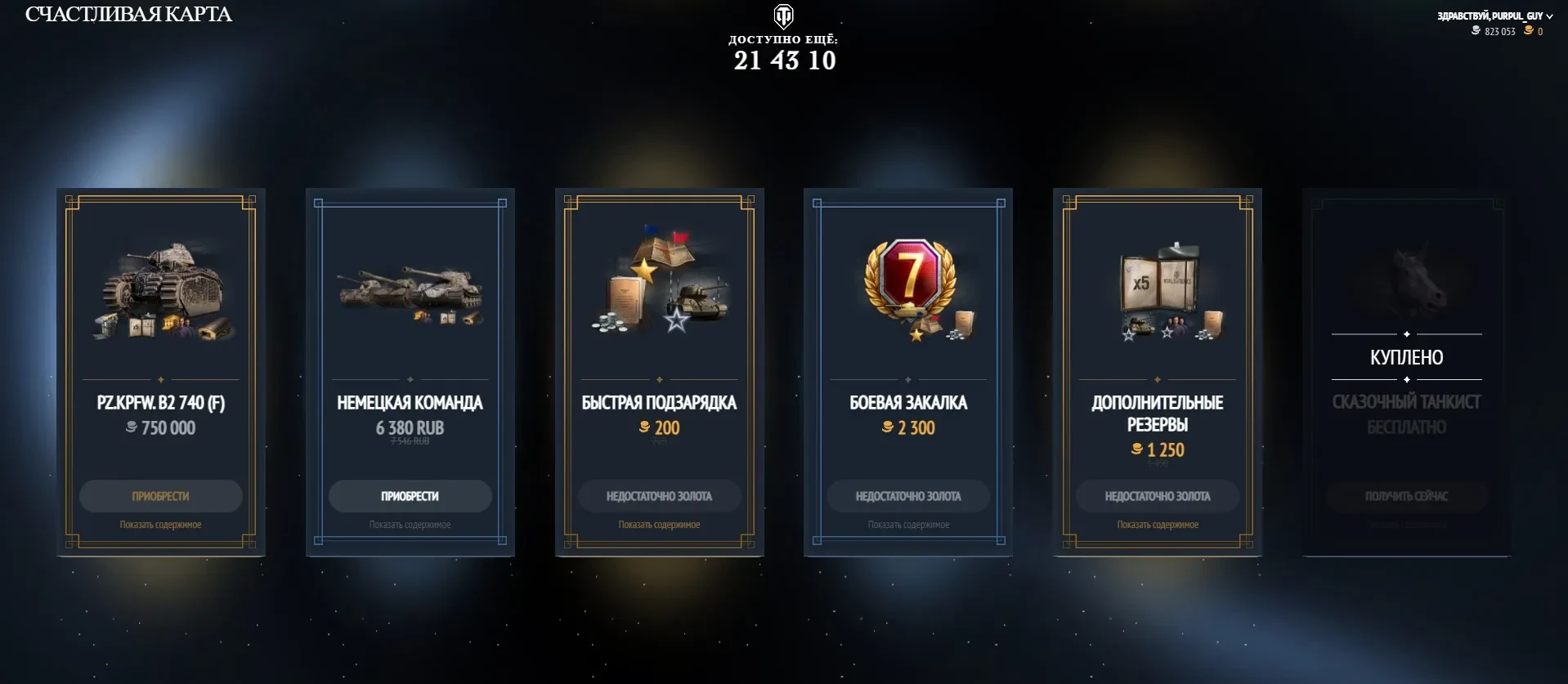Show contents of Быстрая подзарядка
The image size is (1568, 684).
click(659, 525)
